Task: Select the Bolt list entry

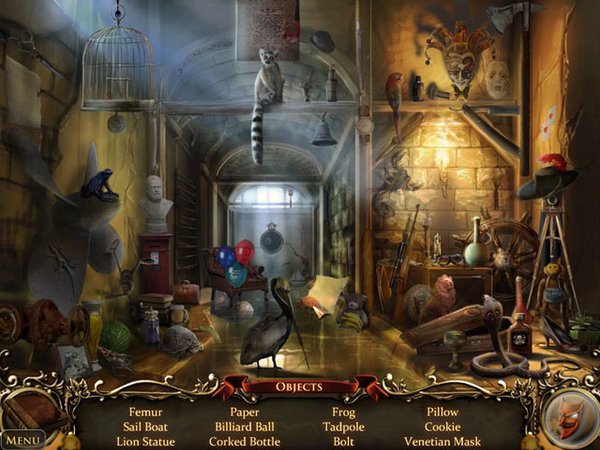Action: click(x=344, y=441)
